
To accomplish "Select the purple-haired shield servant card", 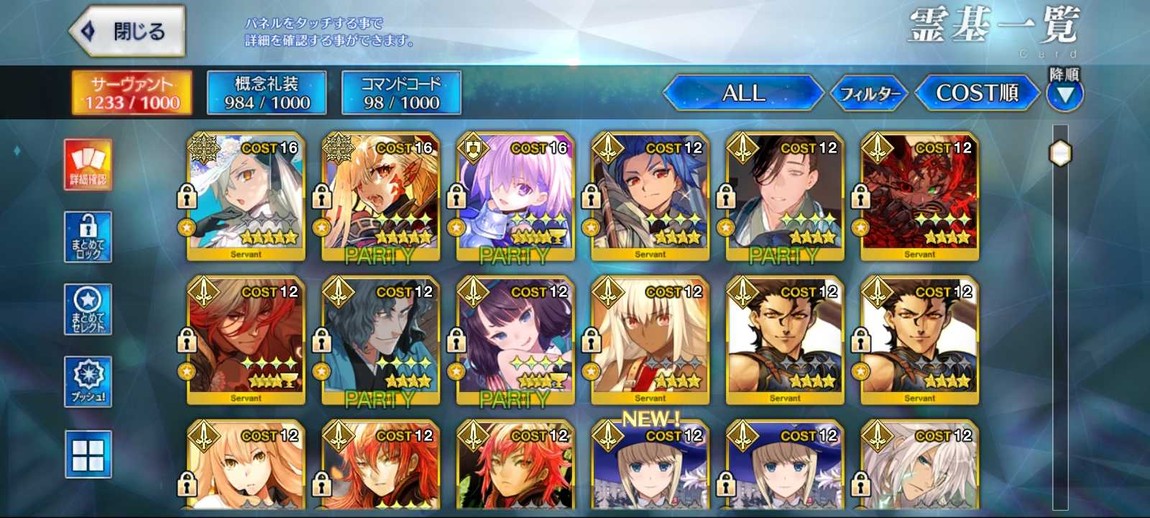I will [514, 196].
